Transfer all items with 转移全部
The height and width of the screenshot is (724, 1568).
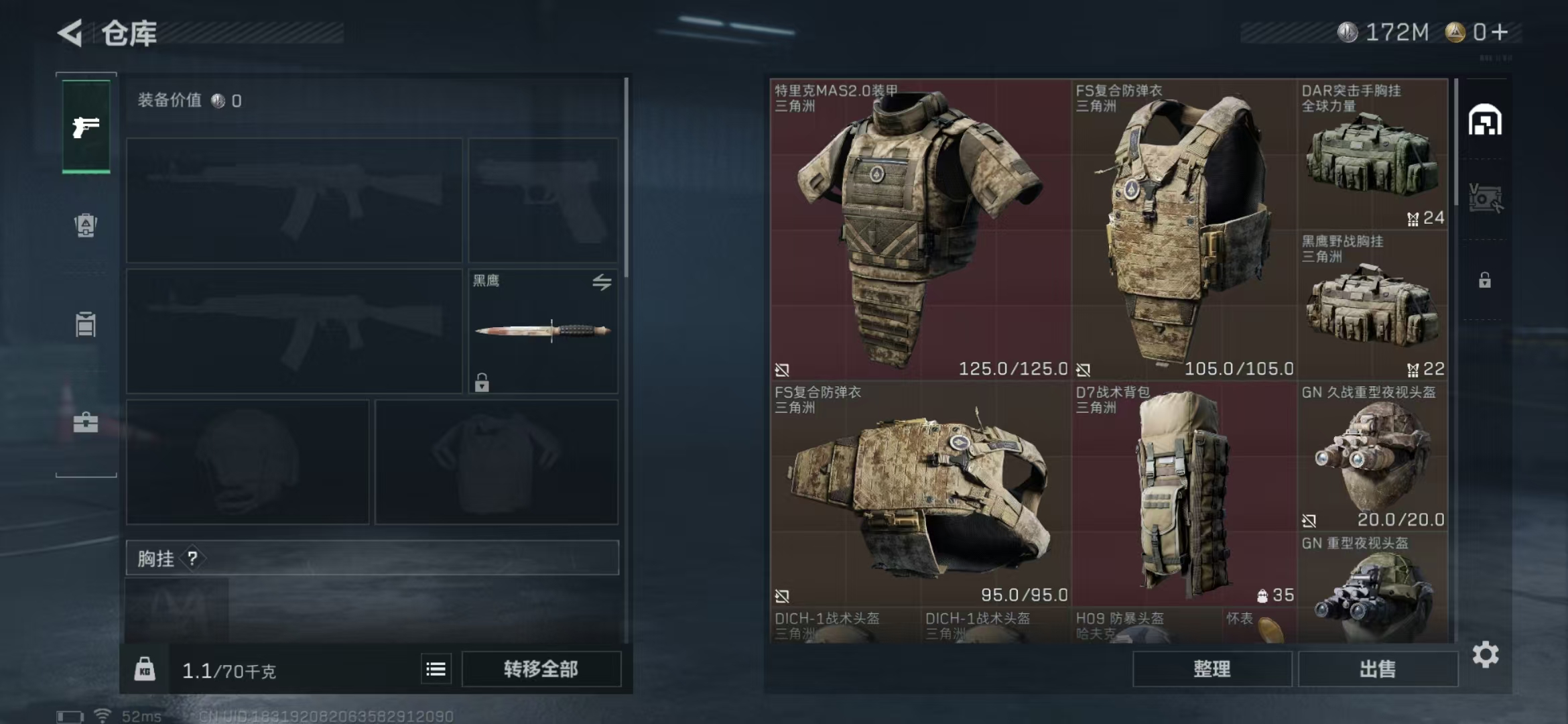click(541, 669)
